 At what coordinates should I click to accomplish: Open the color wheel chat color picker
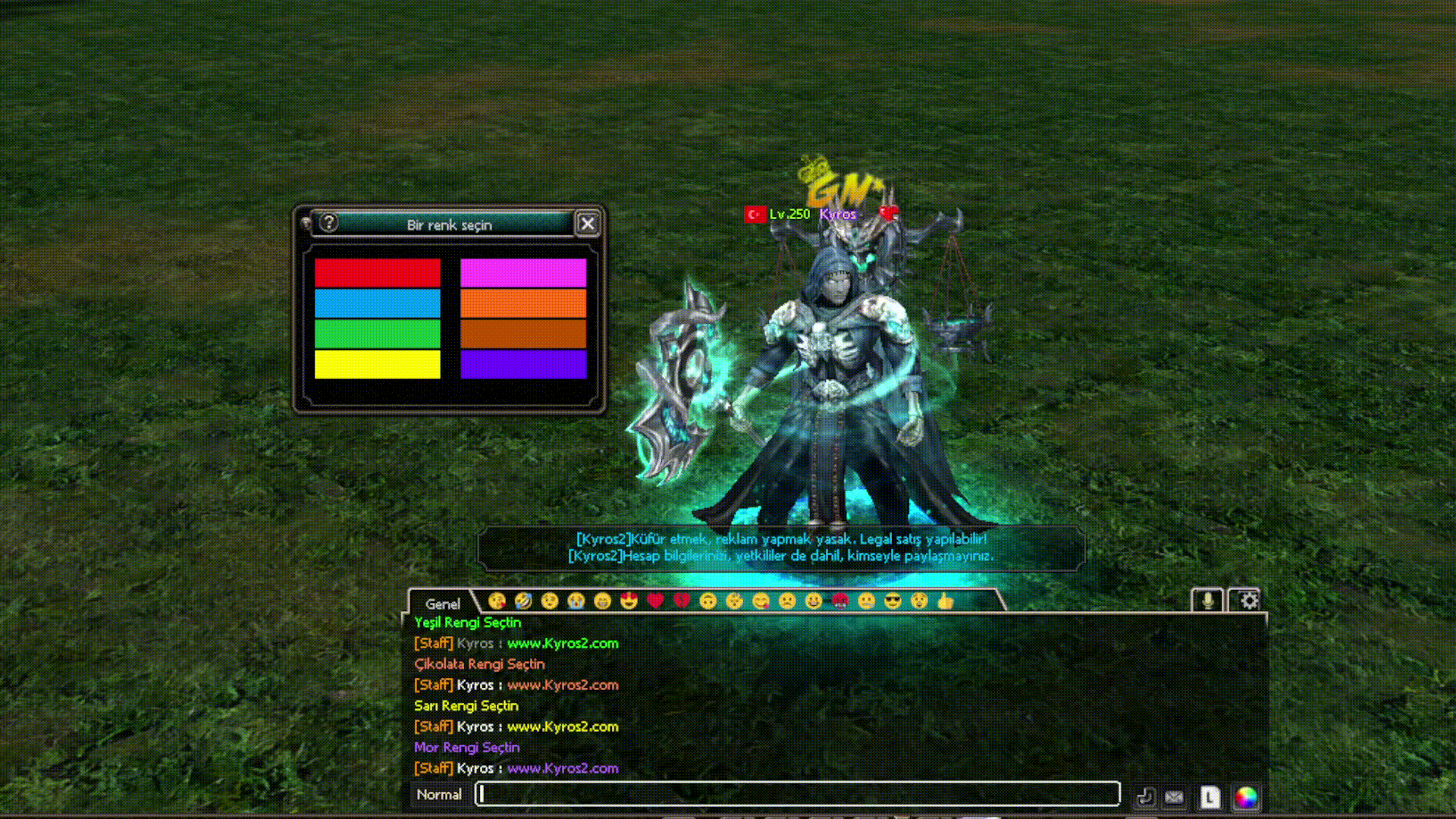click(1246, 797)
